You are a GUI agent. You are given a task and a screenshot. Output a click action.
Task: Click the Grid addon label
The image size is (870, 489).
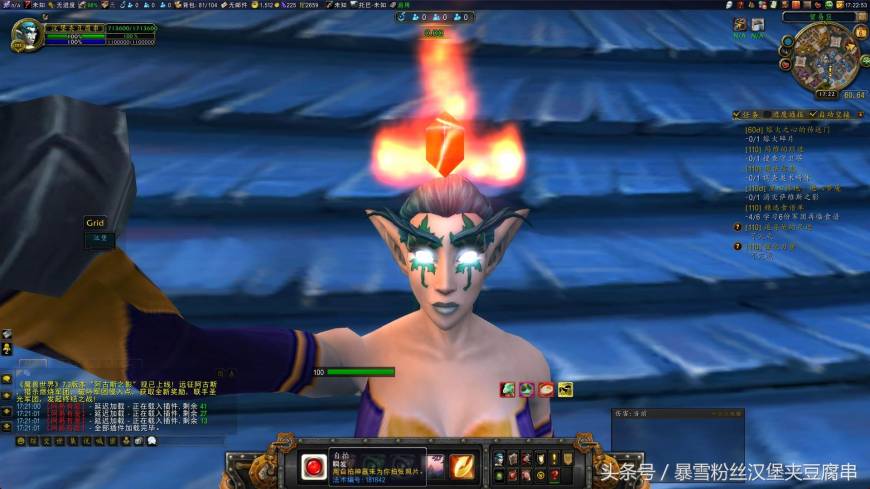pyautogui.click(x=95, y=223)
